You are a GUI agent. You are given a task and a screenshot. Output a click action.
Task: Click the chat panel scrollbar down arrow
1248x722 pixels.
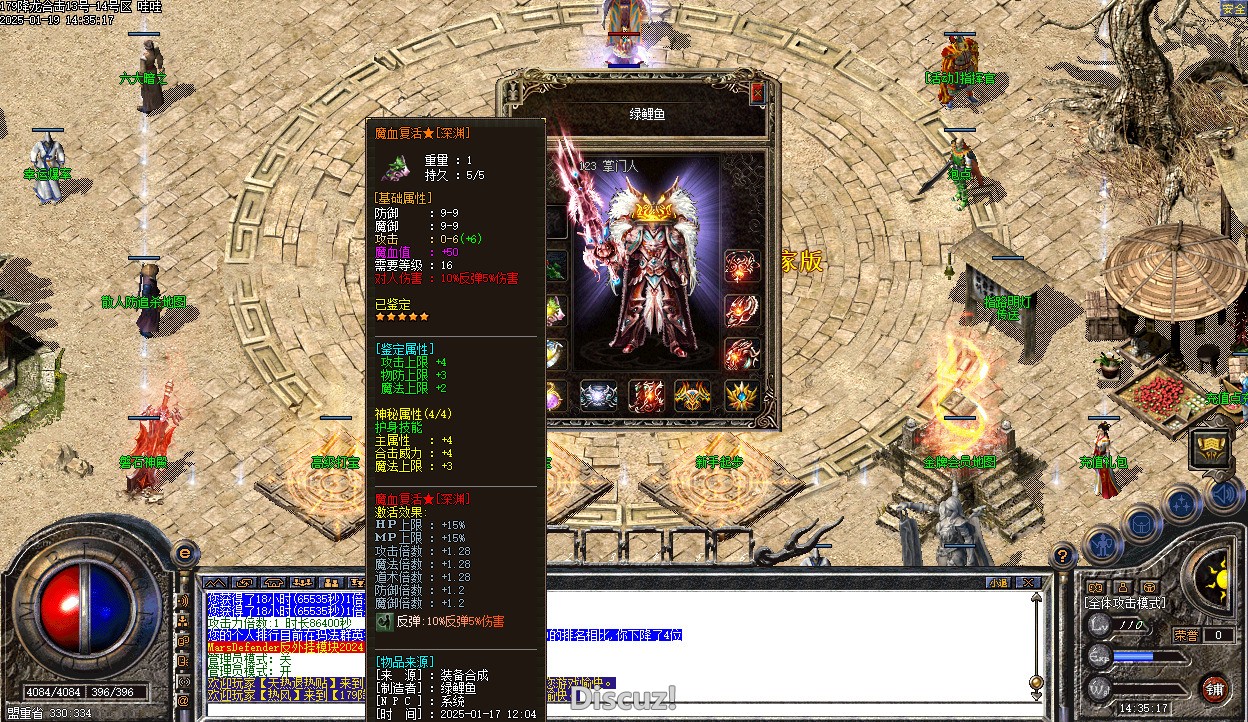point(1037,694)
